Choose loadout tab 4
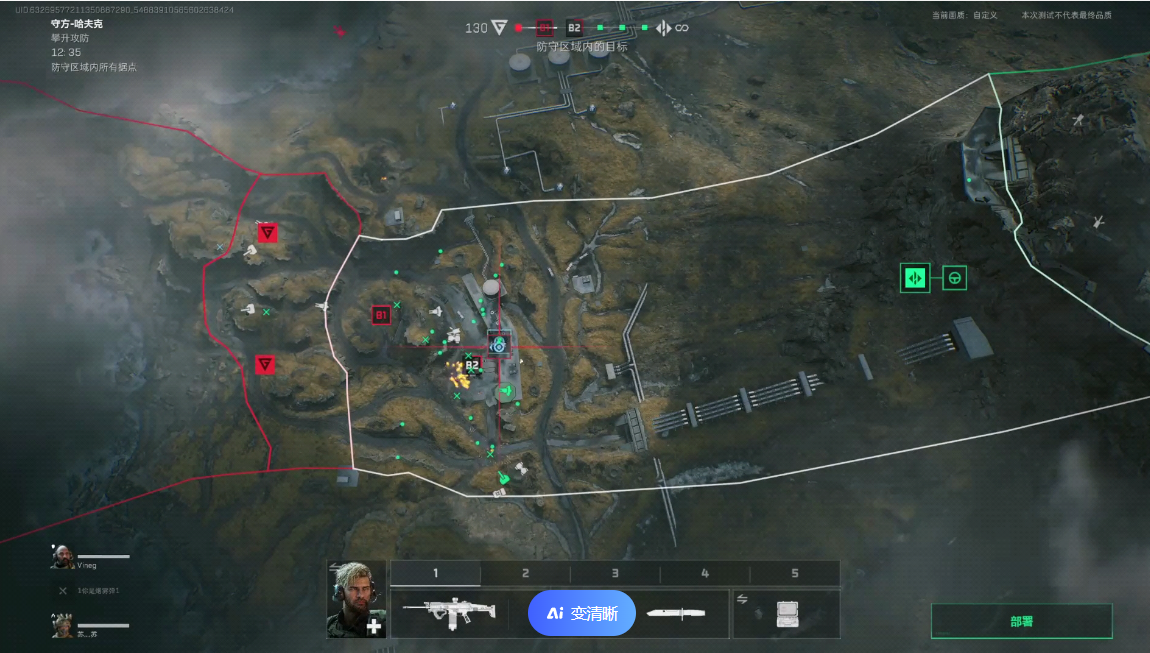1150x653 pixels. pos(705,573)
